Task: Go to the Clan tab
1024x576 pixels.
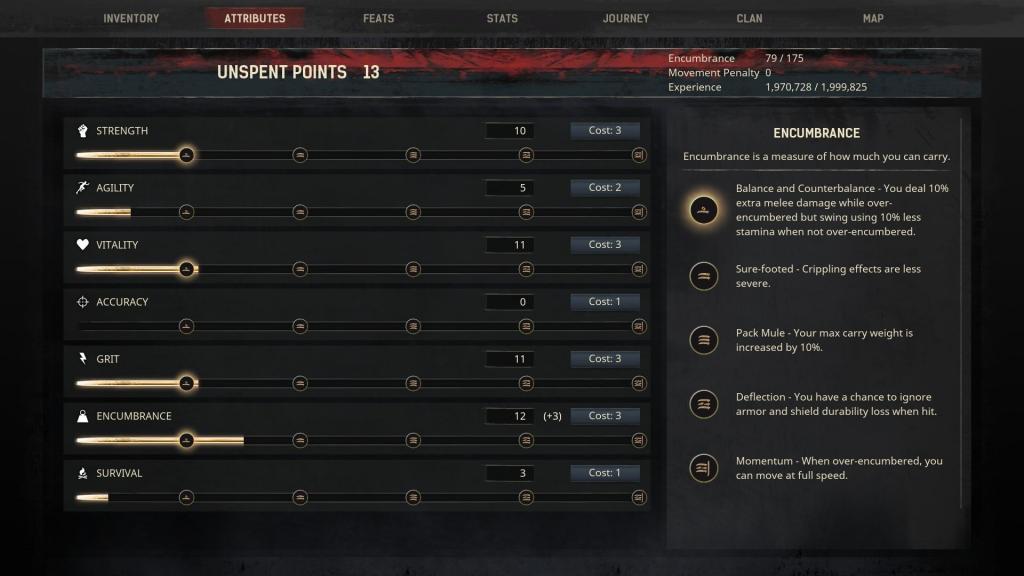Action: coord(749,18)
